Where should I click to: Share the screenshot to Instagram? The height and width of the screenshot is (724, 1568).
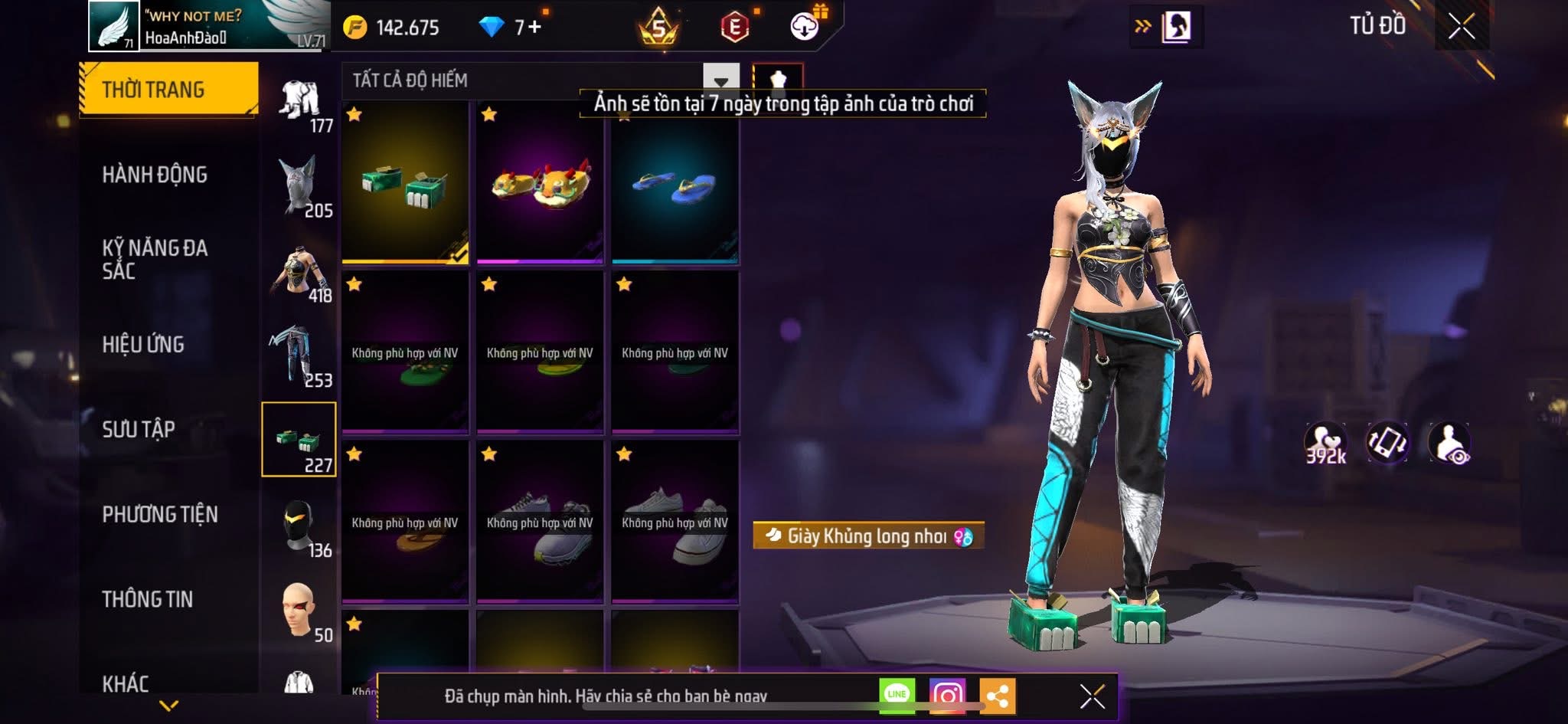point(947,695)
